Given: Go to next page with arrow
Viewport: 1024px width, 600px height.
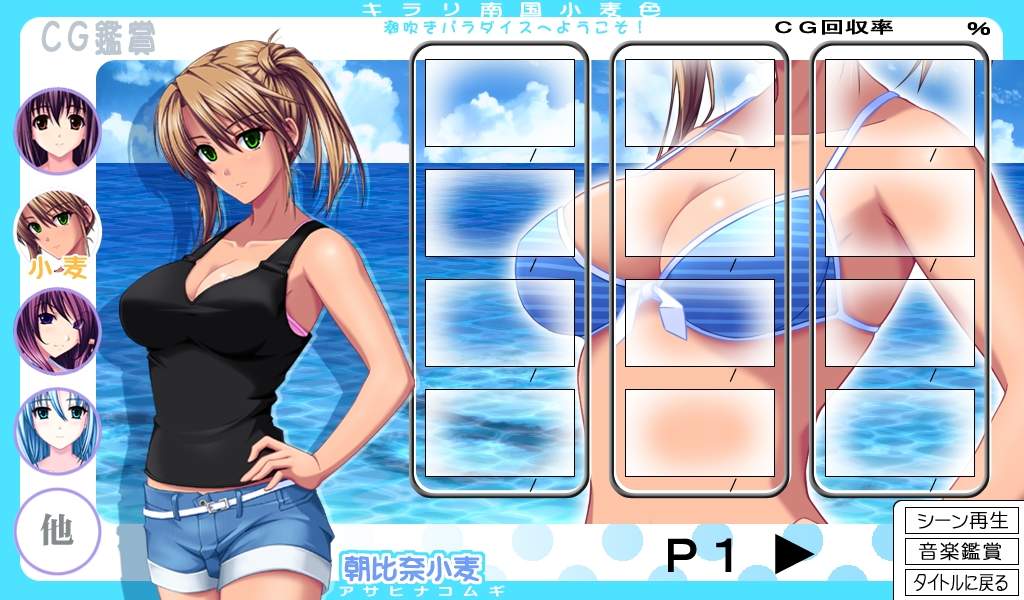Looking at the screenshot, I should pyautogui.click(x=794, y=555).
